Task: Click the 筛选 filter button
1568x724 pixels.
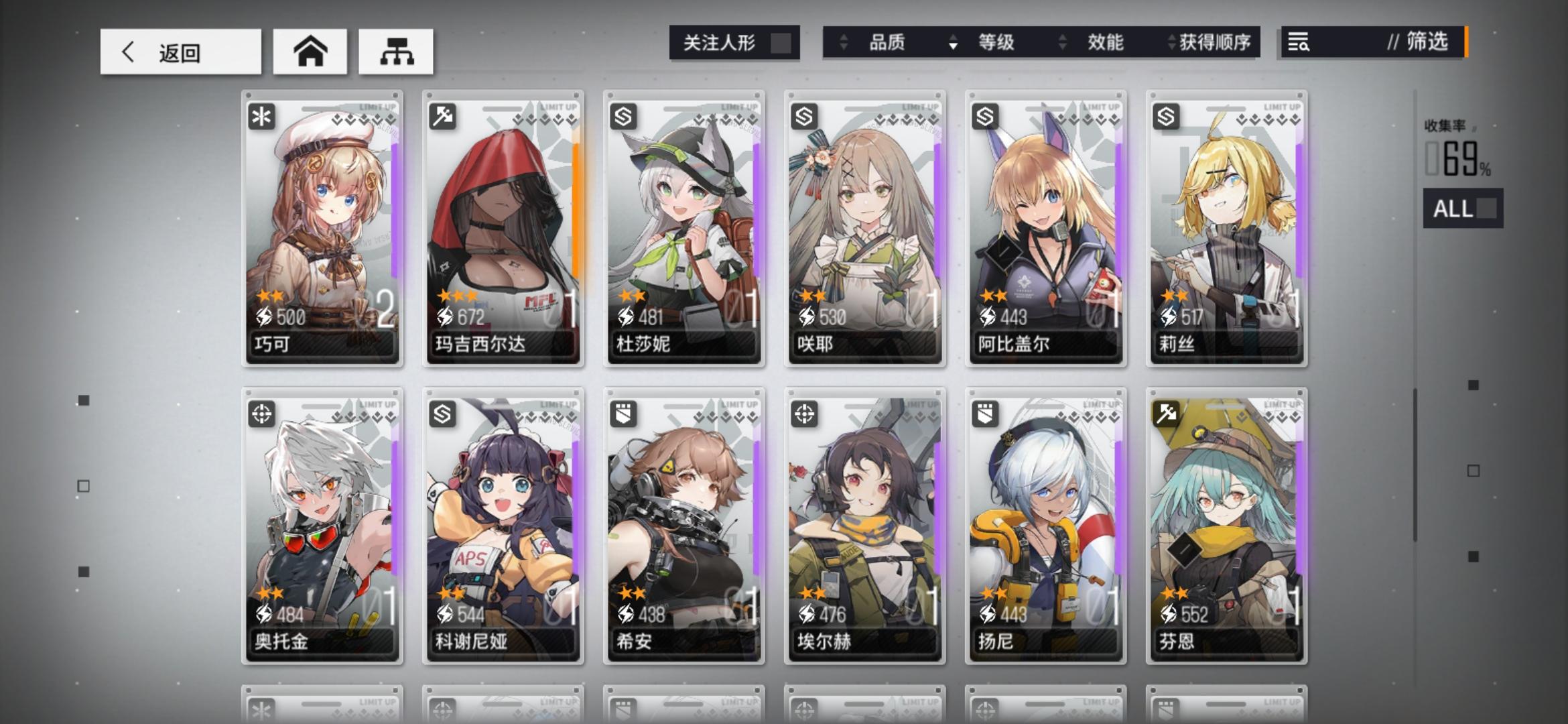Action: [1424, 43]
